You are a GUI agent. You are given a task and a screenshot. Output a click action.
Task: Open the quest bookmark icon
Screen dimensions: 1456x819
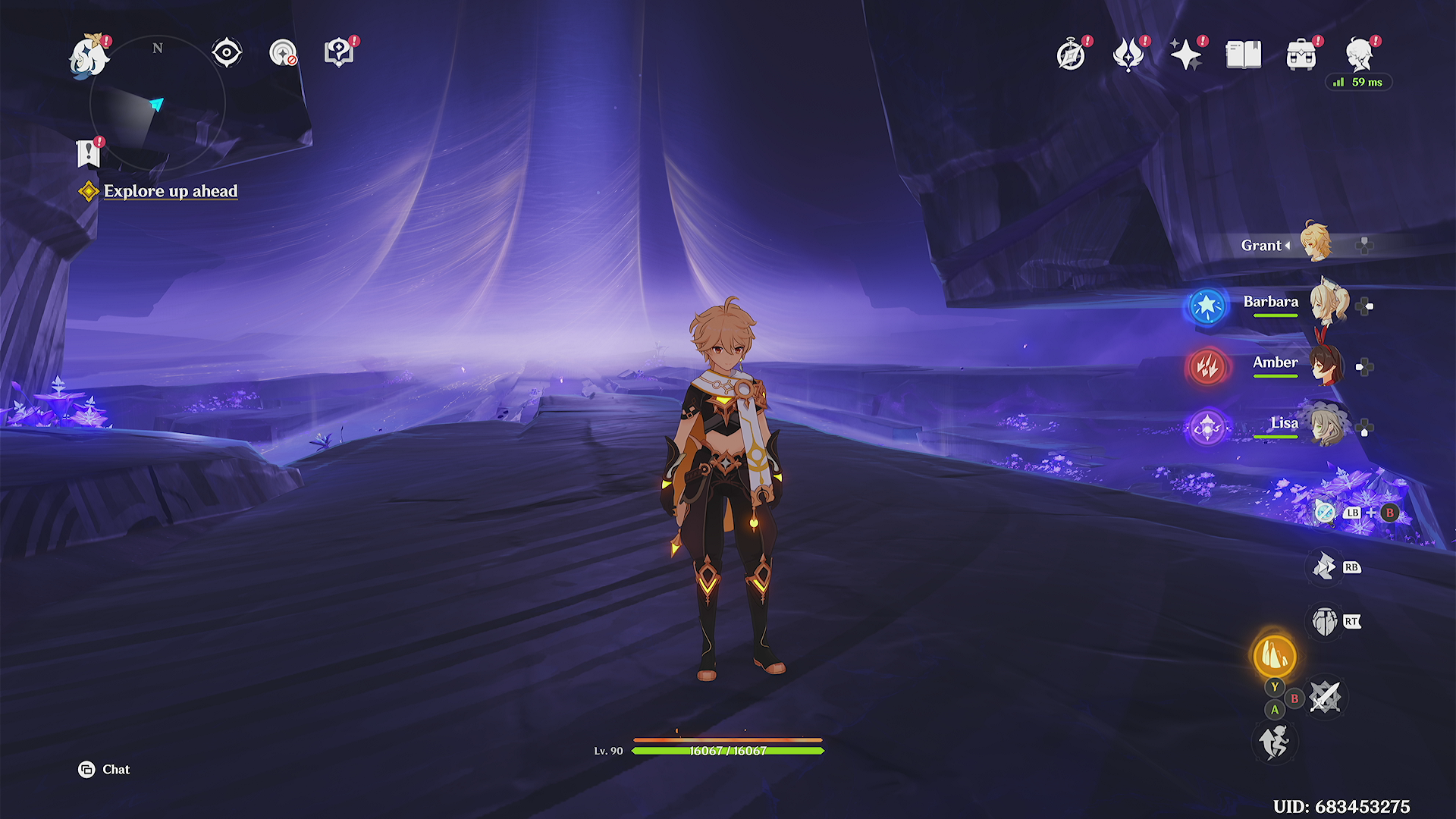[89, 153]
